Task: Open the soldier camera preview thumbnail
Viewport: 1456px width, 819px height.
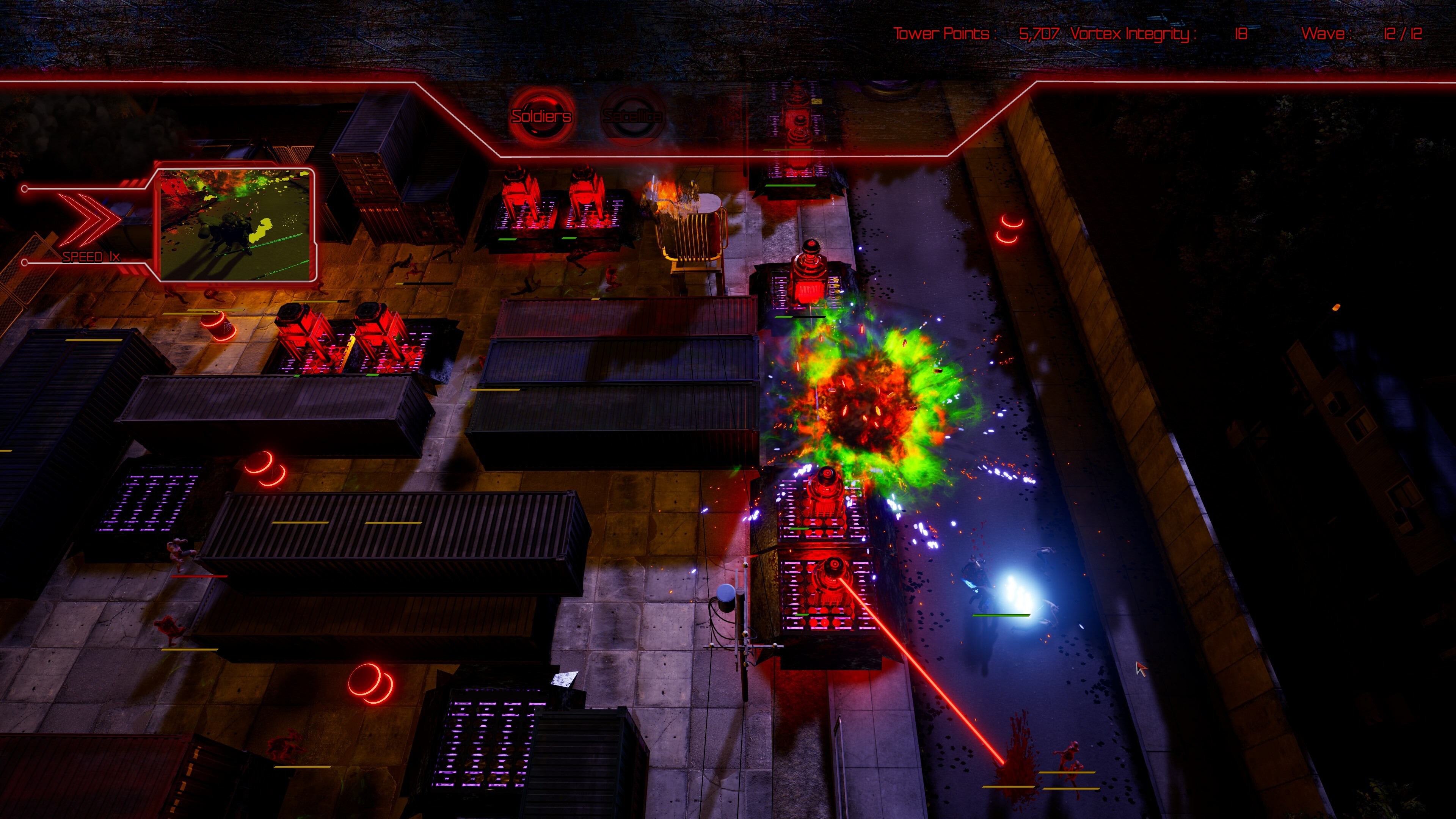Action: point(236,225)
